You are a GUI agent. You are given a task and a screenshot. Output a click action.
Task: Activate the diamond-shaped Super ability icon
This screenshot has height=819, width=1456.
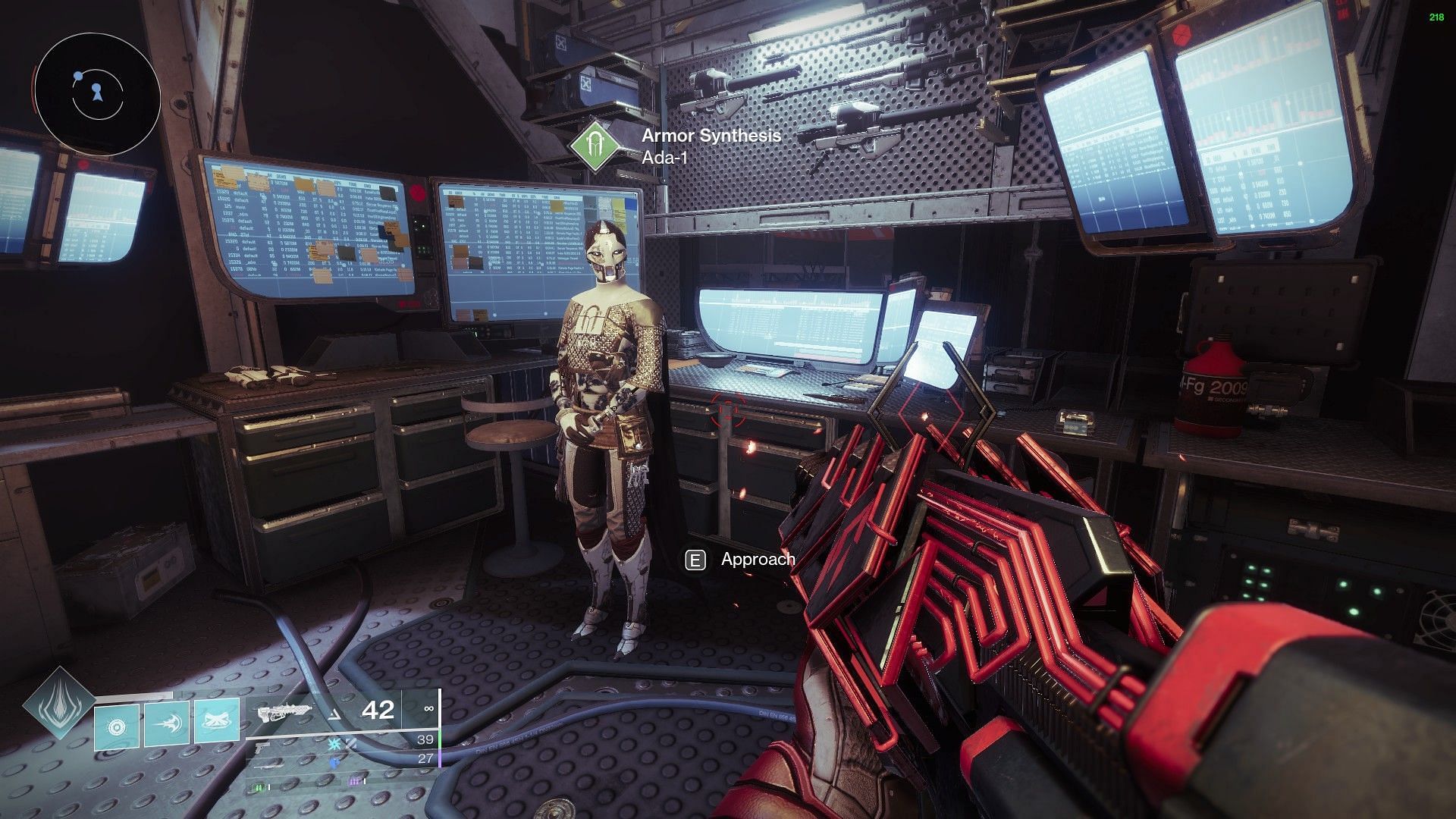point(59,704)
